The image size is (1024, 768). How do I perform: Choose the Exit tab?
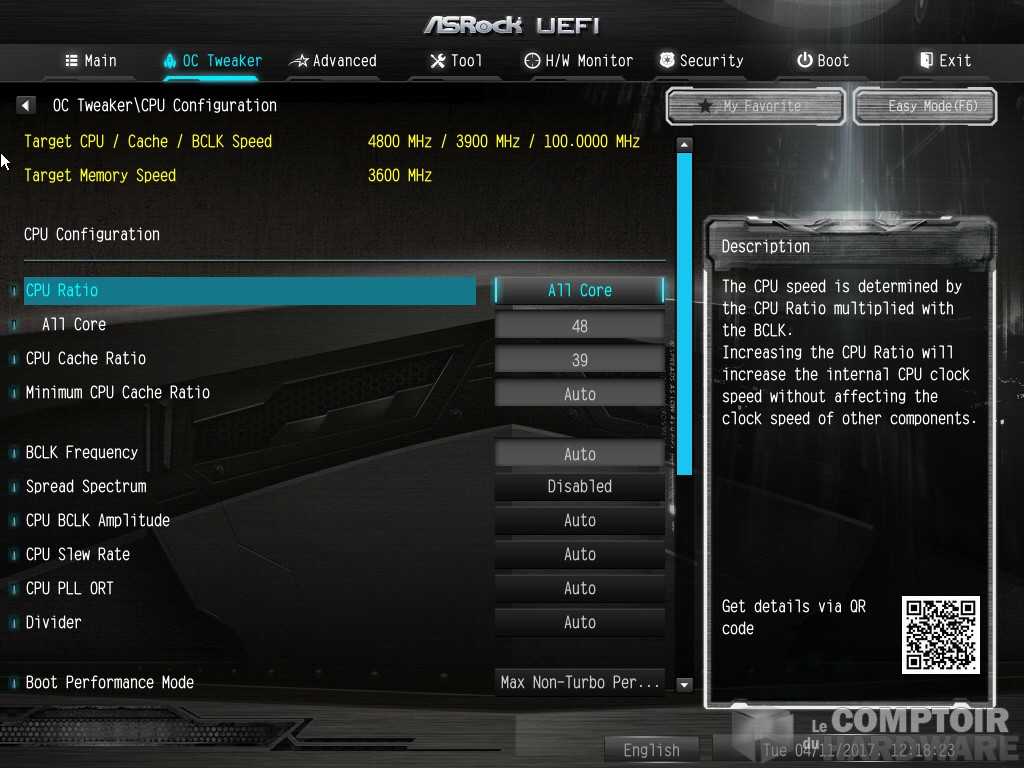click(x=945, y=61)
